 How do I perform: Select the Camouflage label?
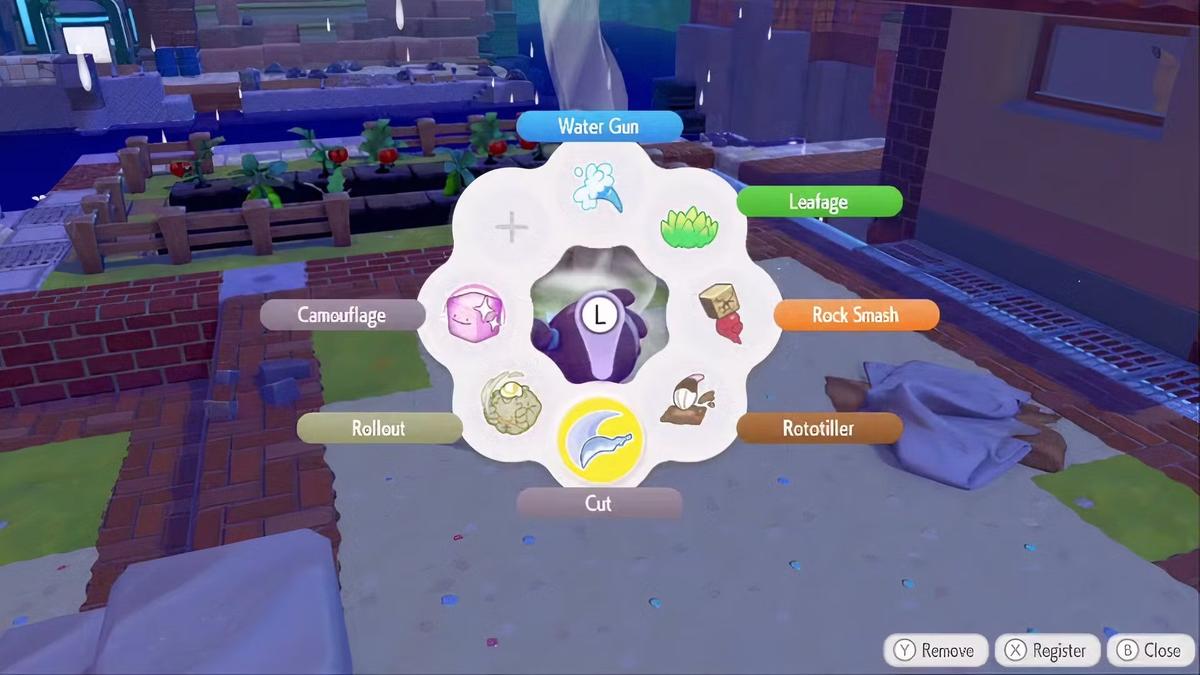[x=342, y=315]
